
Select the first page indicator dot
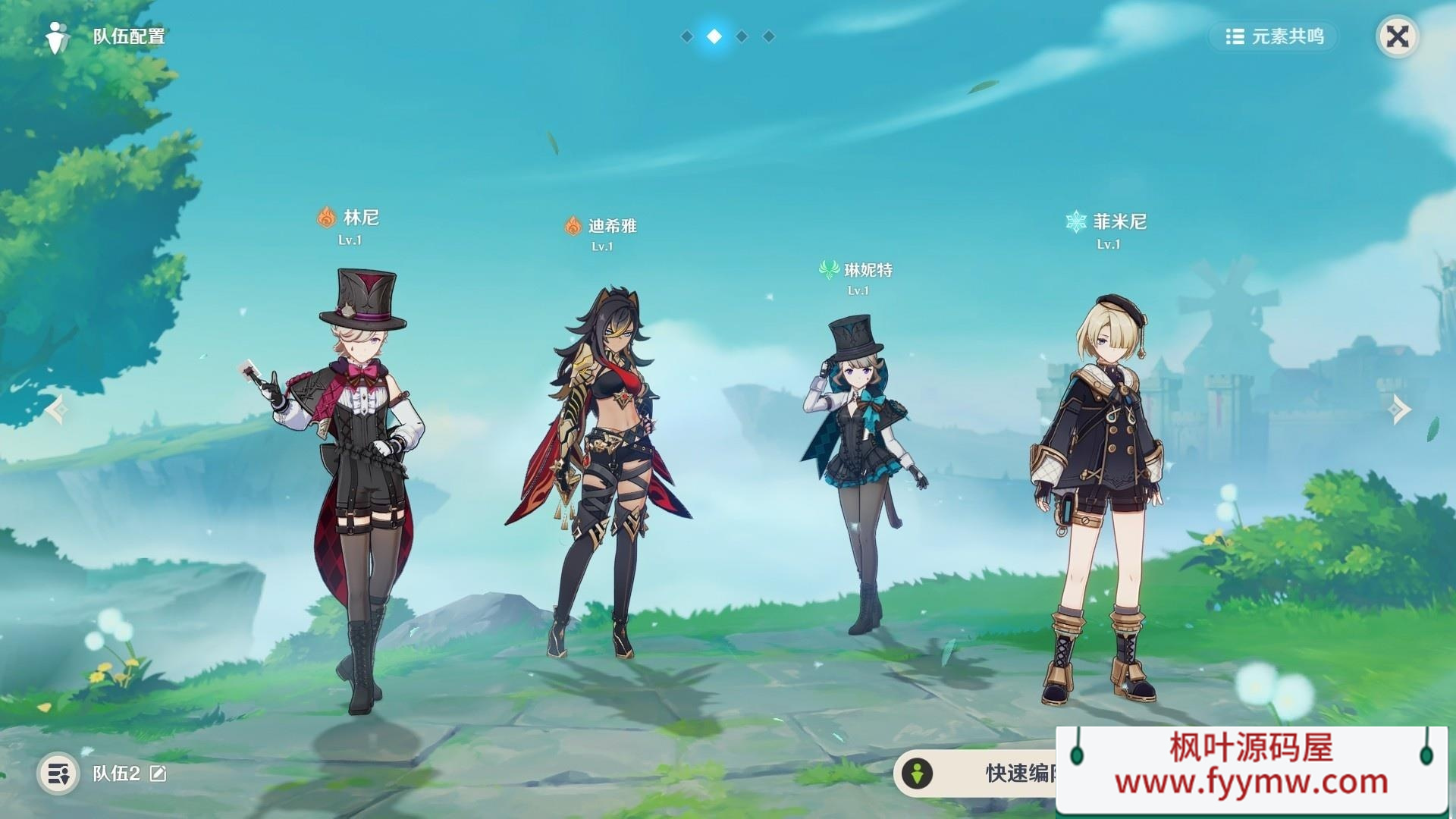[688, 35]
